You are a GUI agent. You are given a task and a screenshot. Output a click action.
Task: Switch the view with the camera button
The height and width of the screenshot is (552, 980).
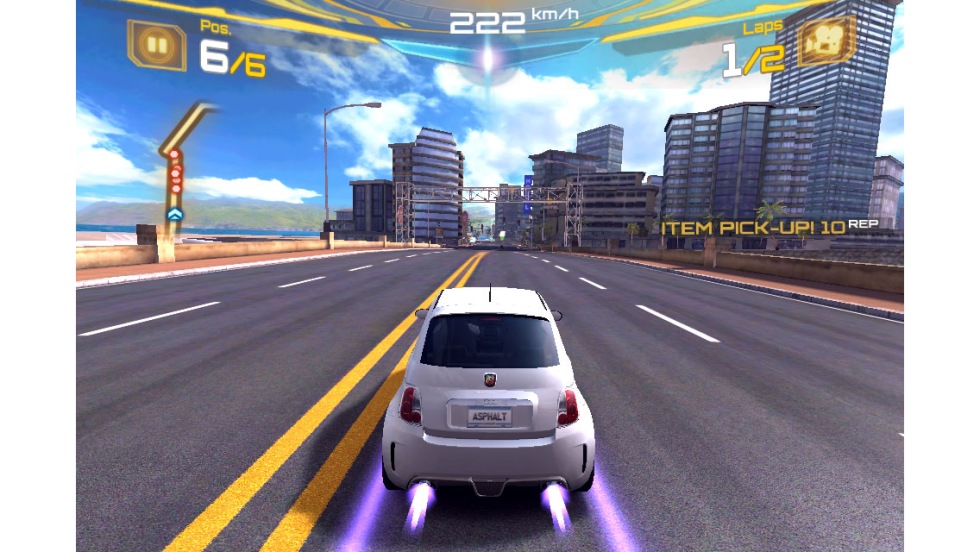tap(826, 40)
